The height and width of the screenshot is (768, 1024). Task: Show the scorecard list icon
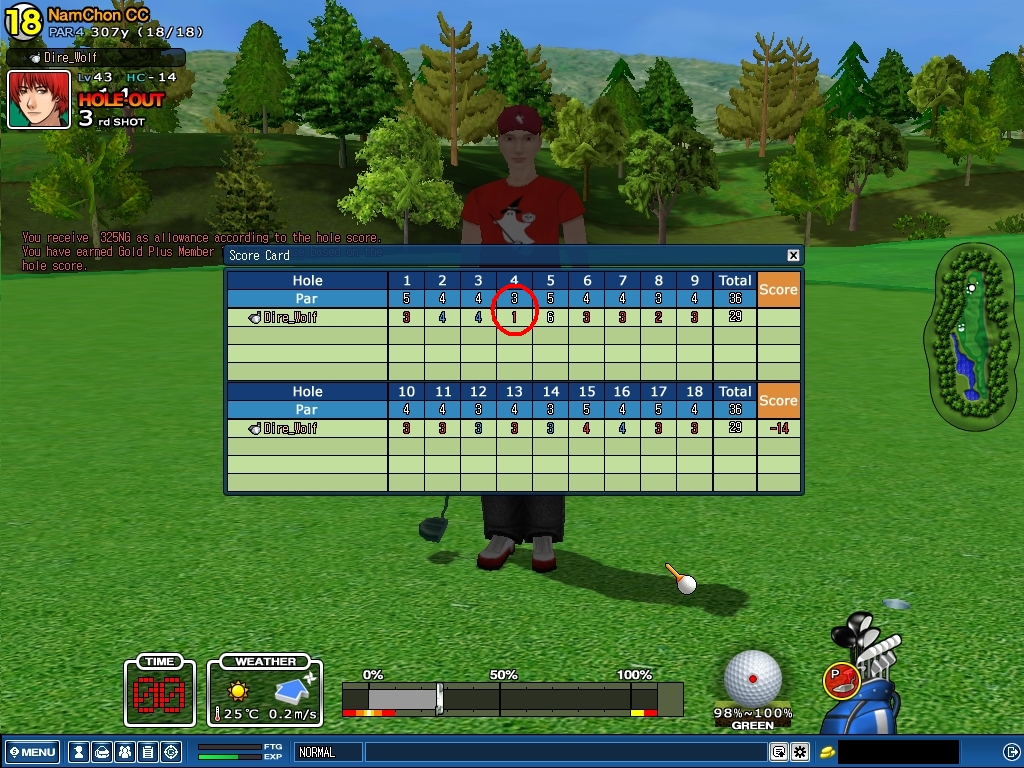click(147, 752)
